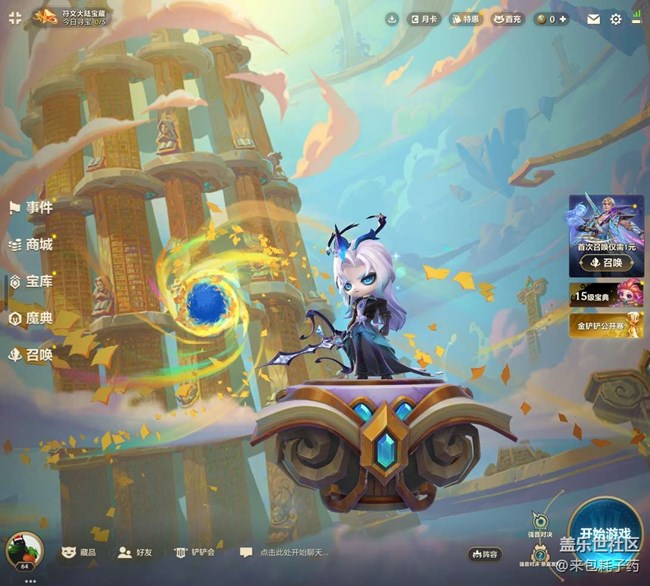Open the 15级宝典 banner
The width and height of the screenshot is (650, 586).
click(x=606, y=294)
